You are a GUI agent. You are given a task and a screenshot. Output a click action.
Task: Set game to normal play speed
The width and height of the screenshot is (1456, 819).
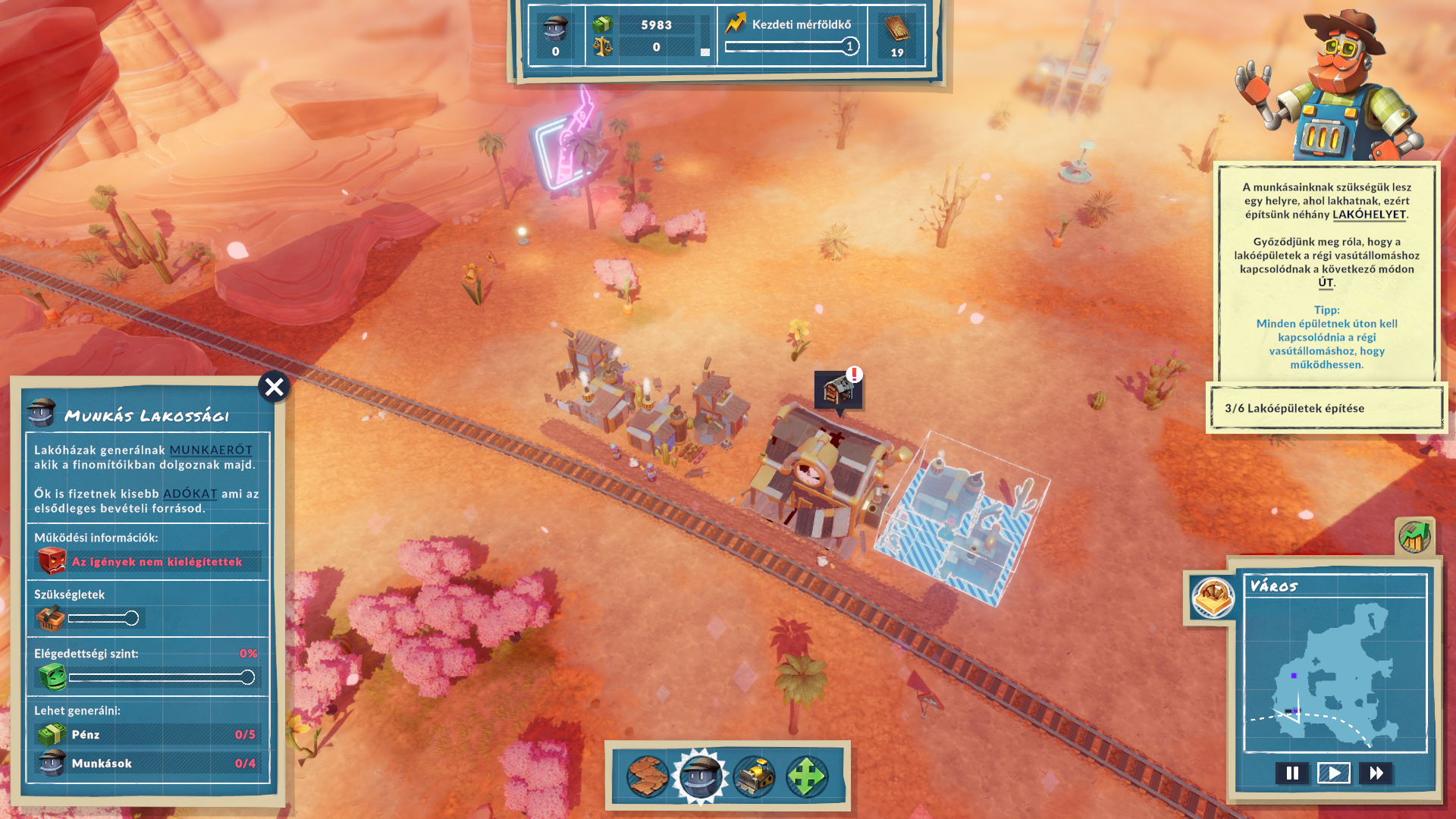pyautogui.click(x=1334, y=773)
